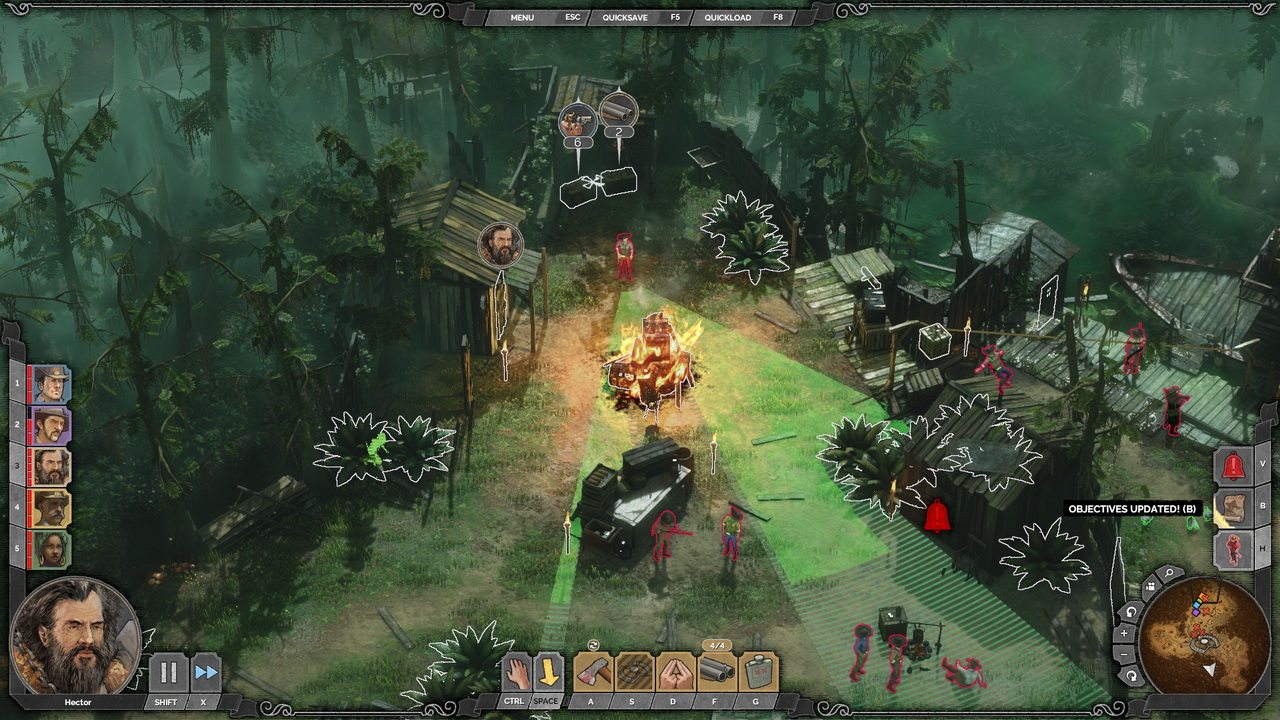Select Hector's bearded portrait in party list
The height and width of the screenshot is (720, 1280).
pos(50,467)
